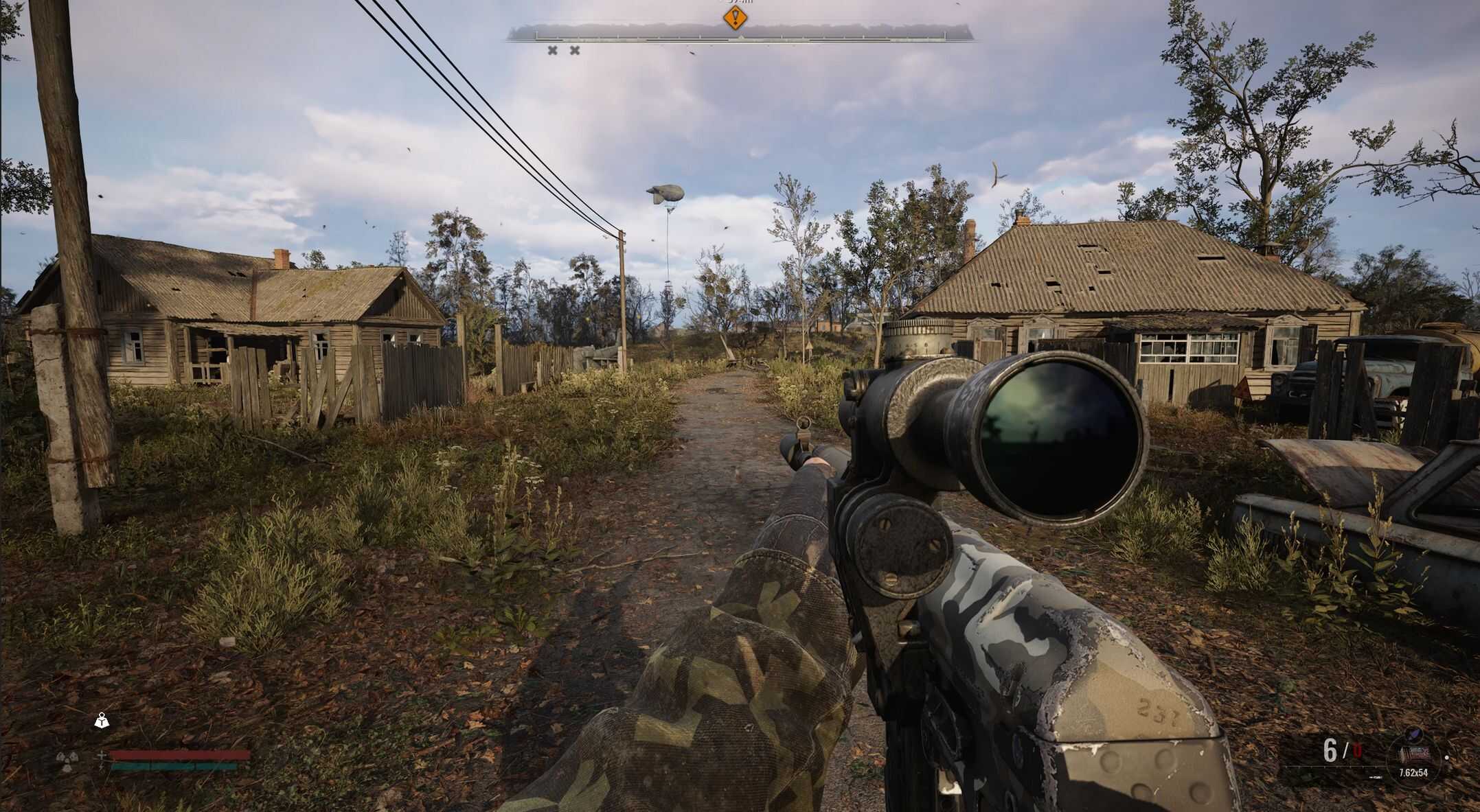The width and height of the screenshot is (1480, 812).
Task: Click the right X marker under the compass
Action: tap(574, 51)
